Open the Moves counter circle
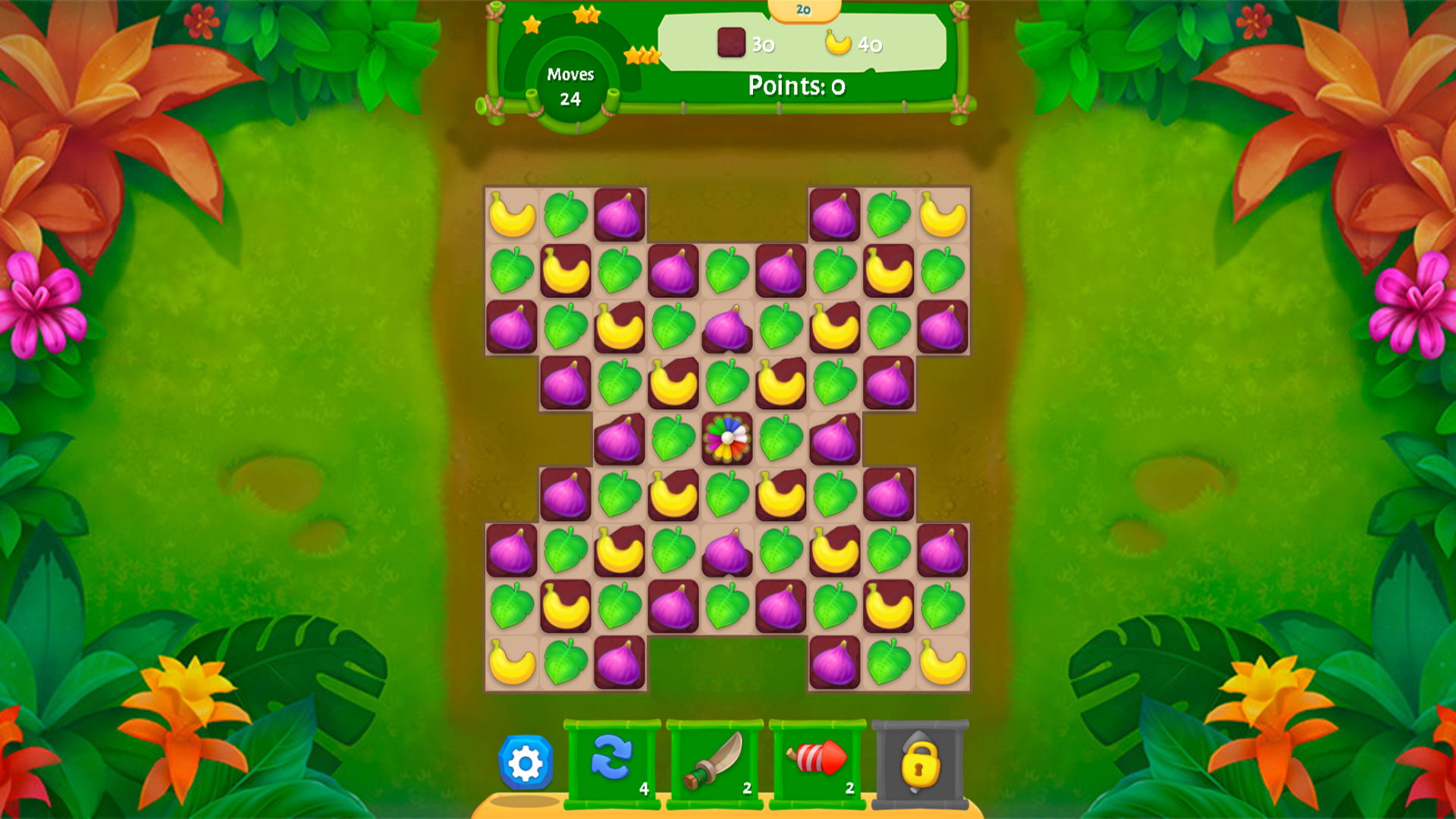The height and width of the screenshot is (819, 1456). pyautogui.click(x=572, y=86)
